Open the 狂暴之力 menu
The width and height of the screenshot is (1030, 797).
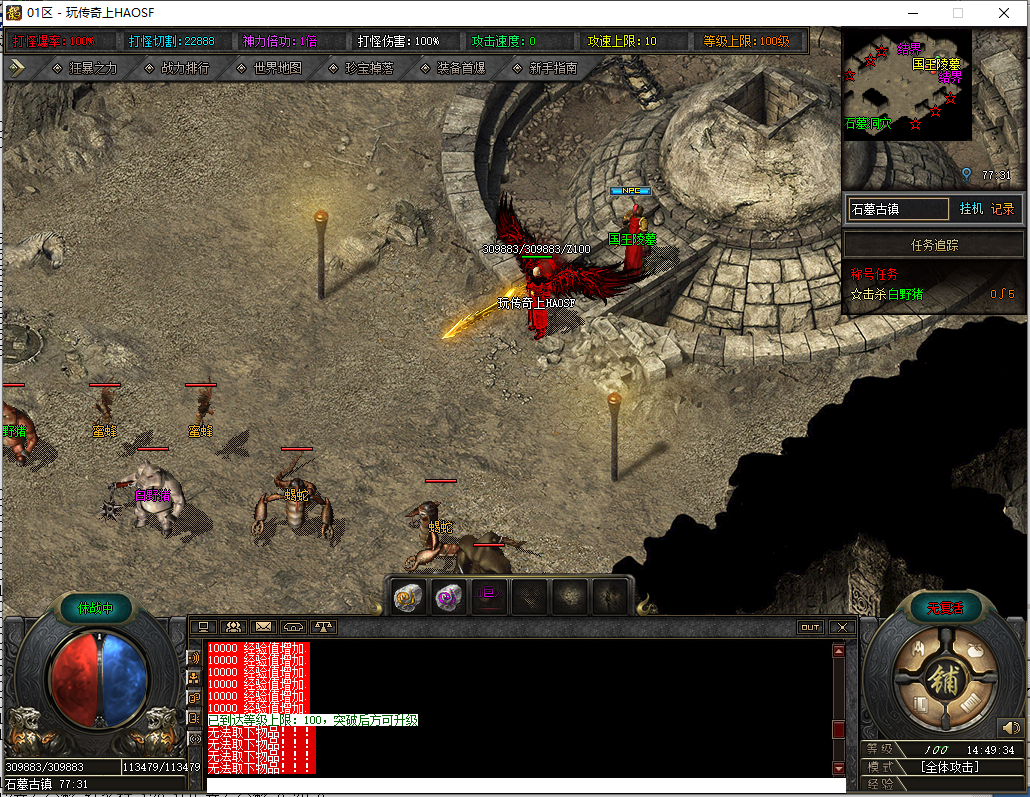(84, 68)
